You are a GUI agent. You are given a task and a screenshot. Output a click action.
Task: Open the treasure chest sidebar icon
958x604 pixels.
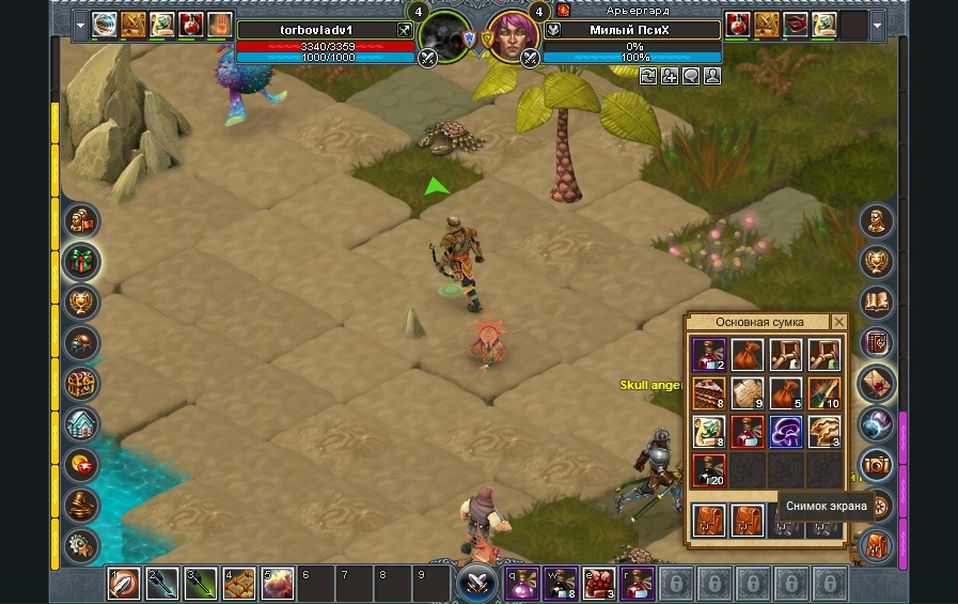pyautogui.click(x=81, y=383)
